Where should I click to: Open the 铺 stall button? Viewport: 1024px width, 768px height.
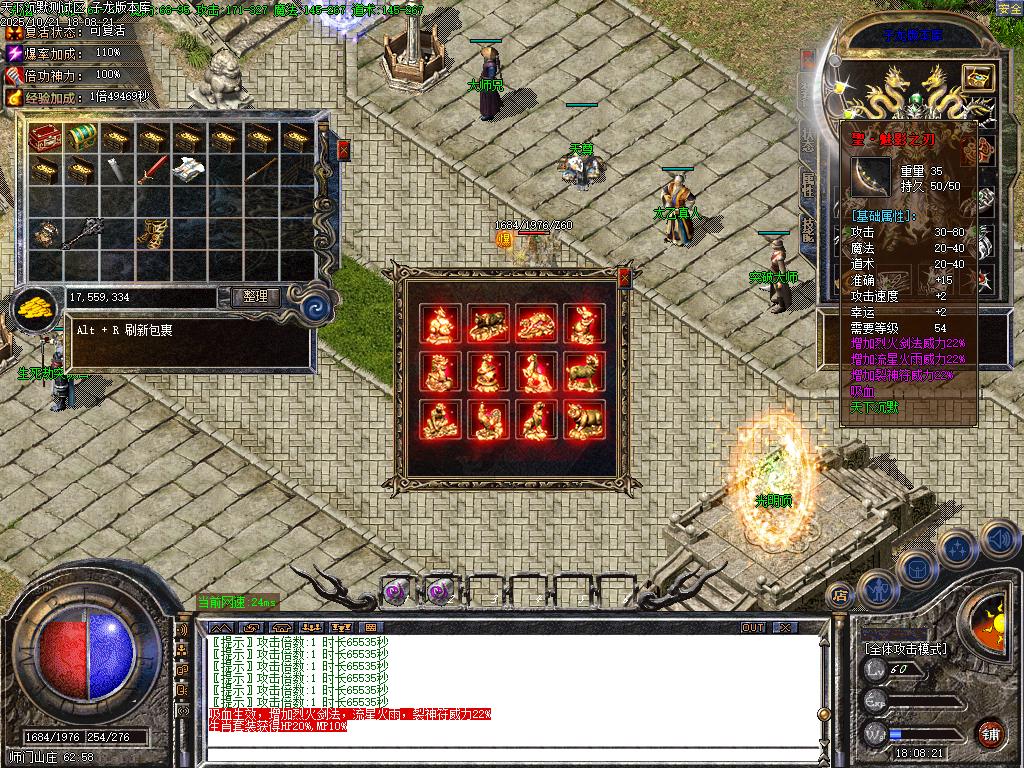[991, 733]
